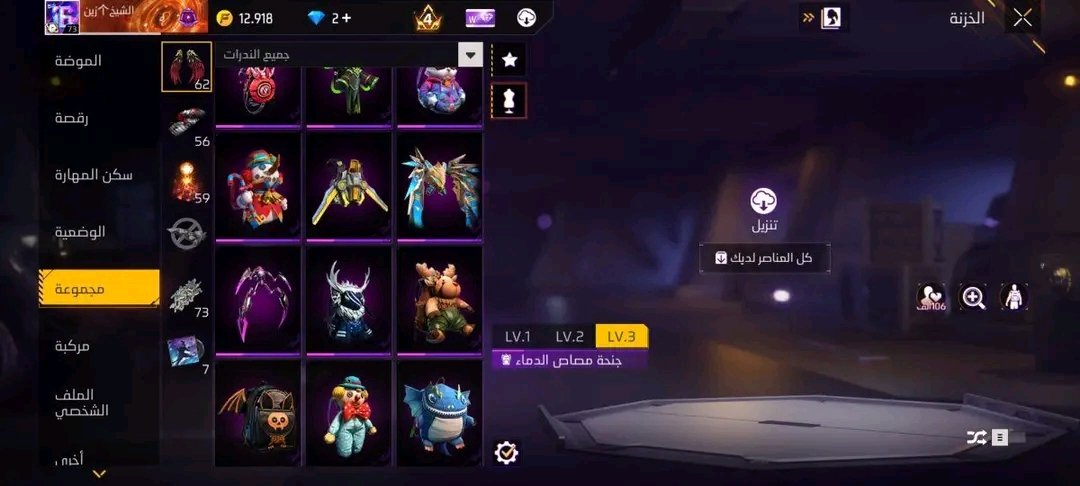Click the shuffle arrows icon
This screenshot has height=486, width=1080.
coord(977,437)
